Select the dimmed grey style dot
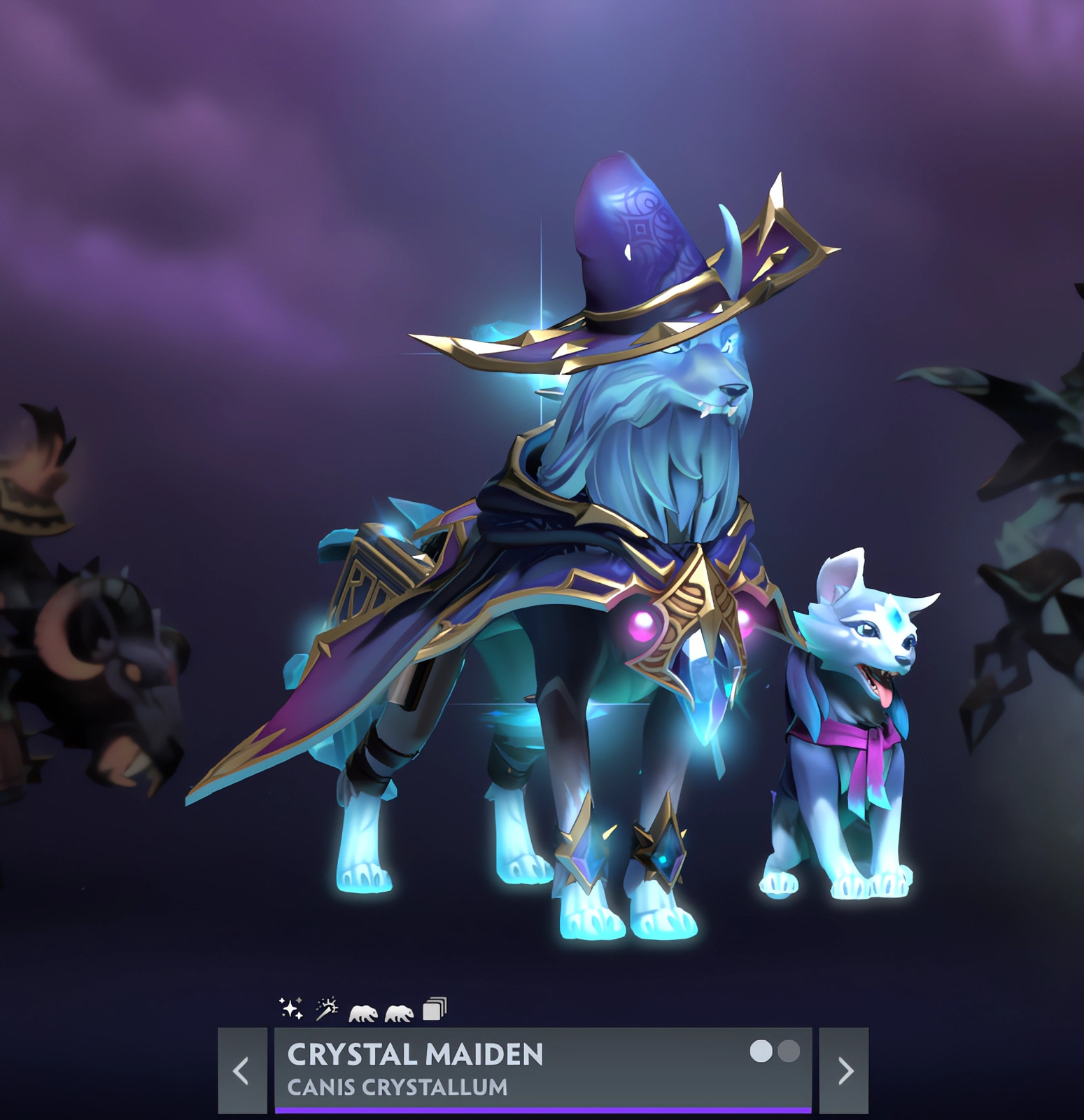The width and height of the screenshot is (1084, 1120). (x=789, y=1051)
